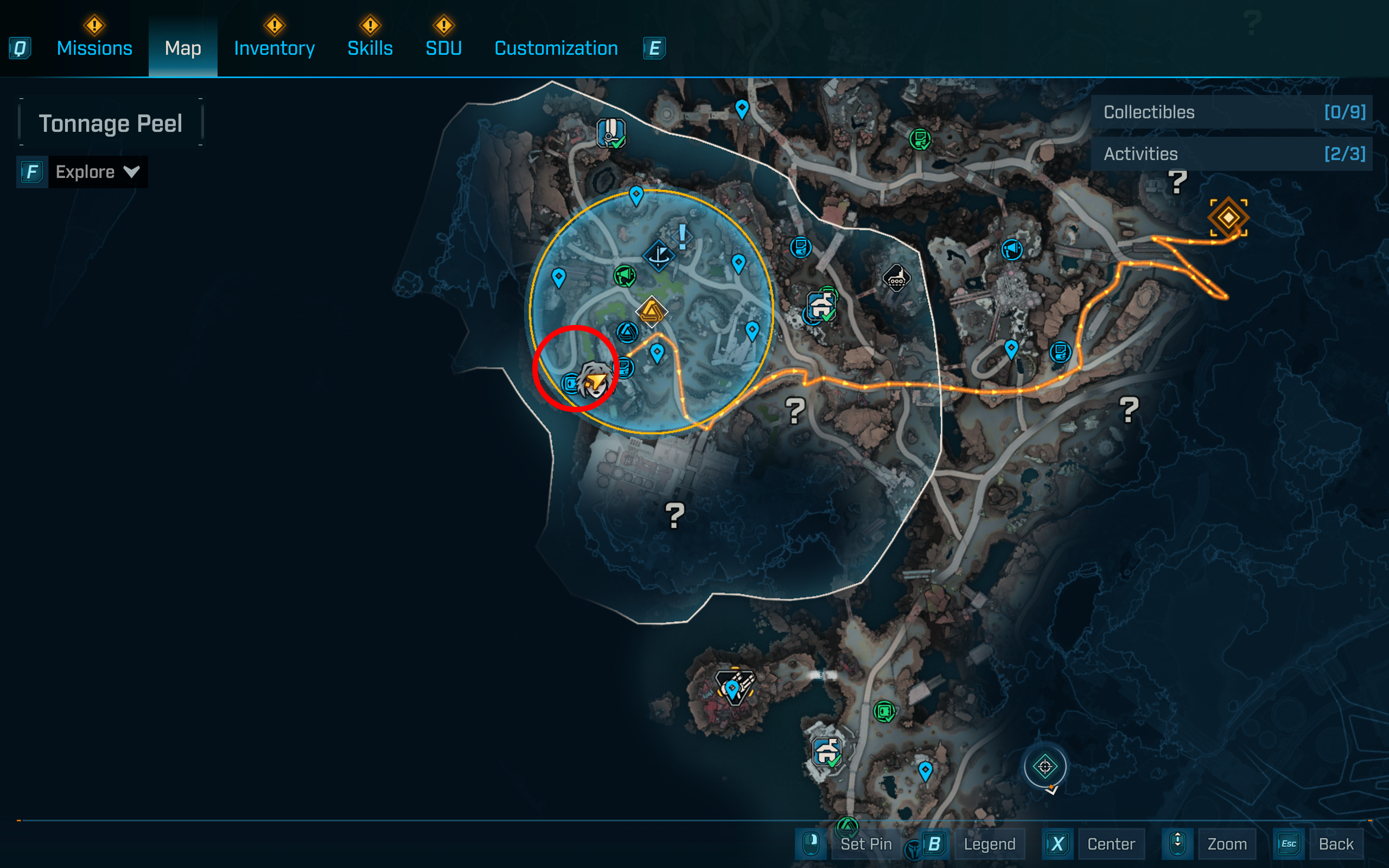This screenshot has width=1389, height=868.
Task: Open the Explore dropdown
Action: [97, 171]
